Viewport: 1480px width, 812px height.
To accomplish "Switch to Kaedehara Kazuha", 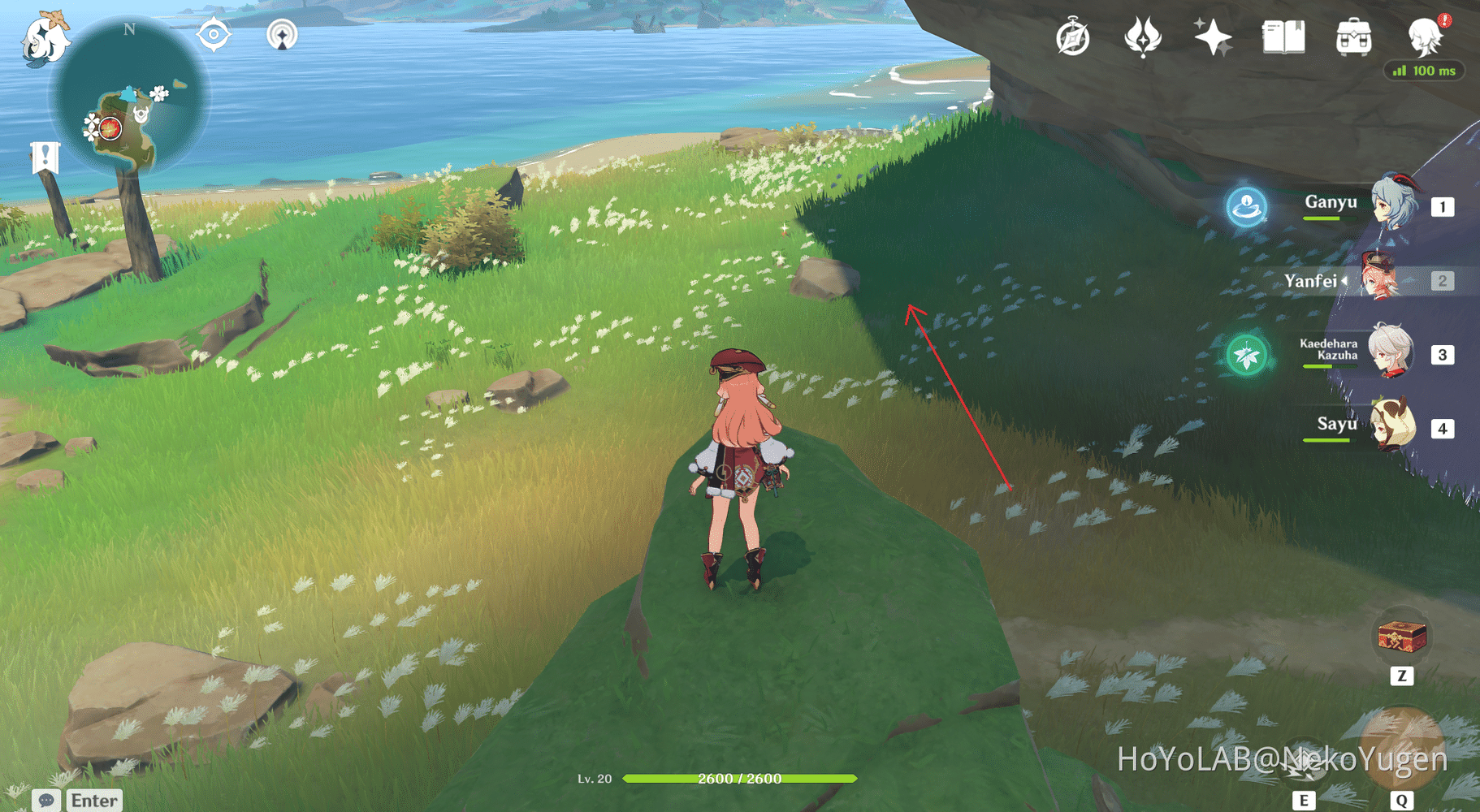I will [x=1391, y=352].
